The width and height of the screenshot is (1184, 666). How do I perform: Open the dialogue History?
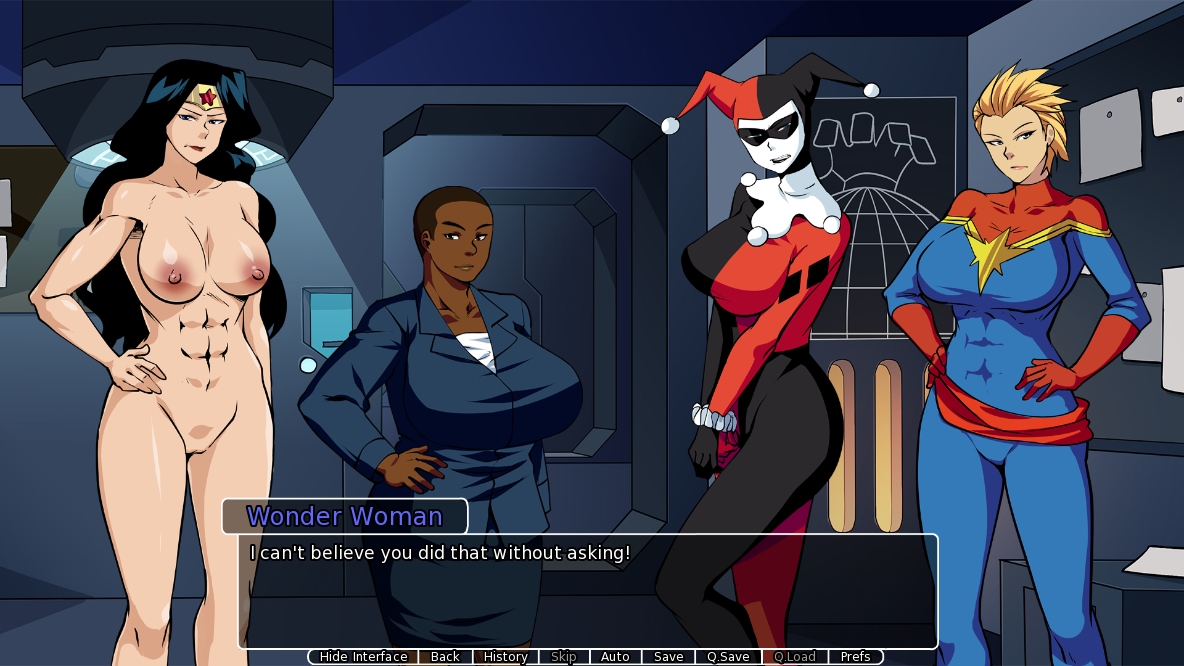pos(505,657)
